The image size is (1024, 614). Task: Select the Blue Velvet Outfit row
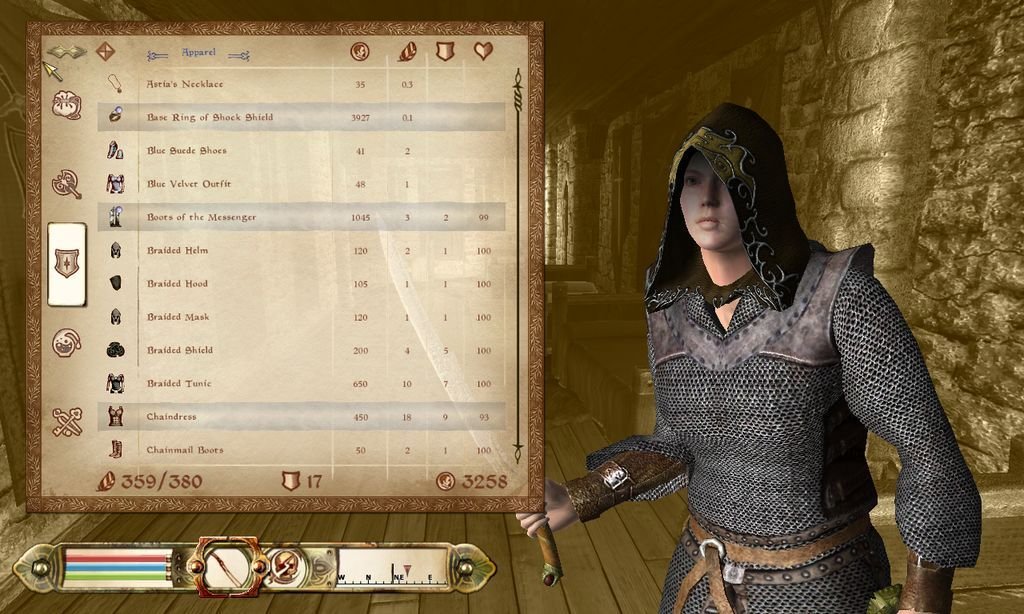pos(189,184)
